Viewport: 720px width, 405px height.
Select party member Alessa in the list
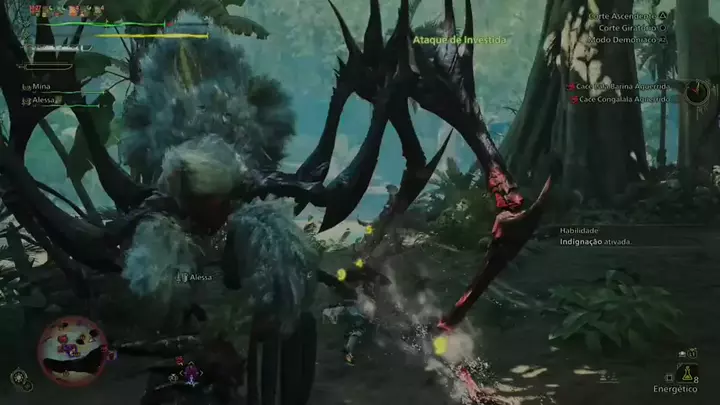pos(44,100)
